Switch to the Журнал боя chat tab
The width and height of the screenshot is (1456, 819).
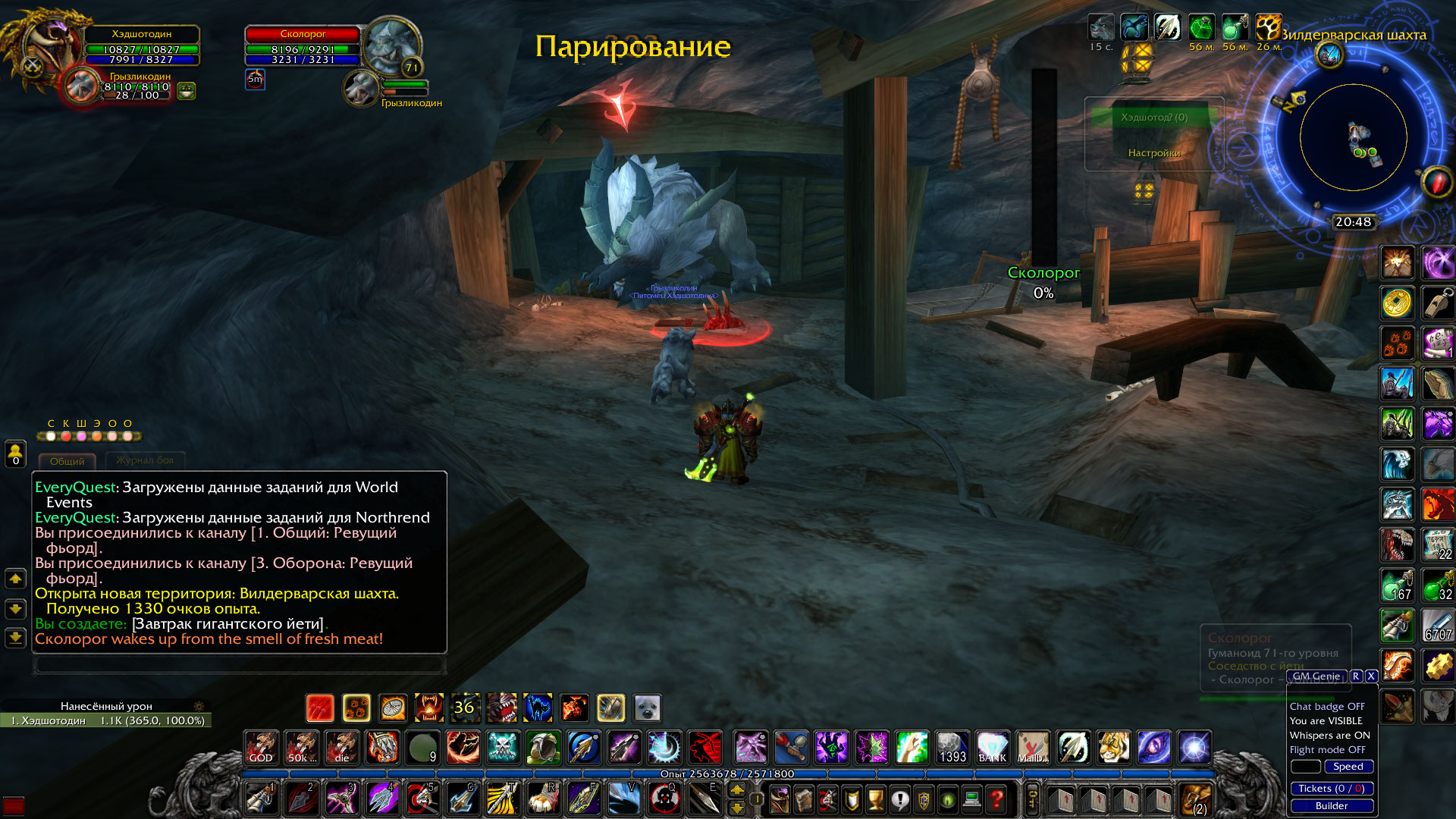[146, 462]
